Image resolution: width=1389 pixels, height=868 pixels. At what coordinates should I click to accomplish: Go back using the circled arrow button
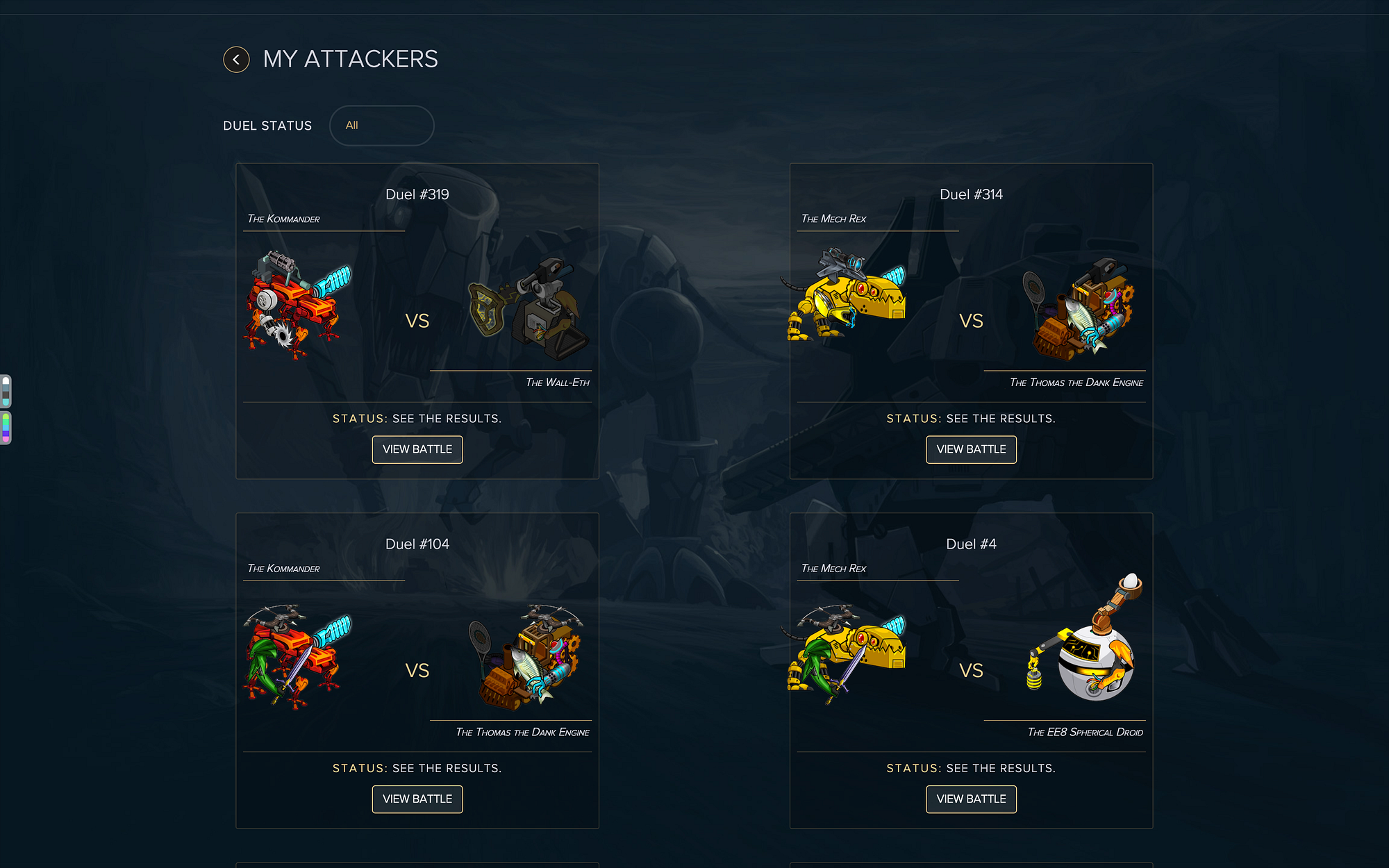pyautogui.click(x=236, y=60)
